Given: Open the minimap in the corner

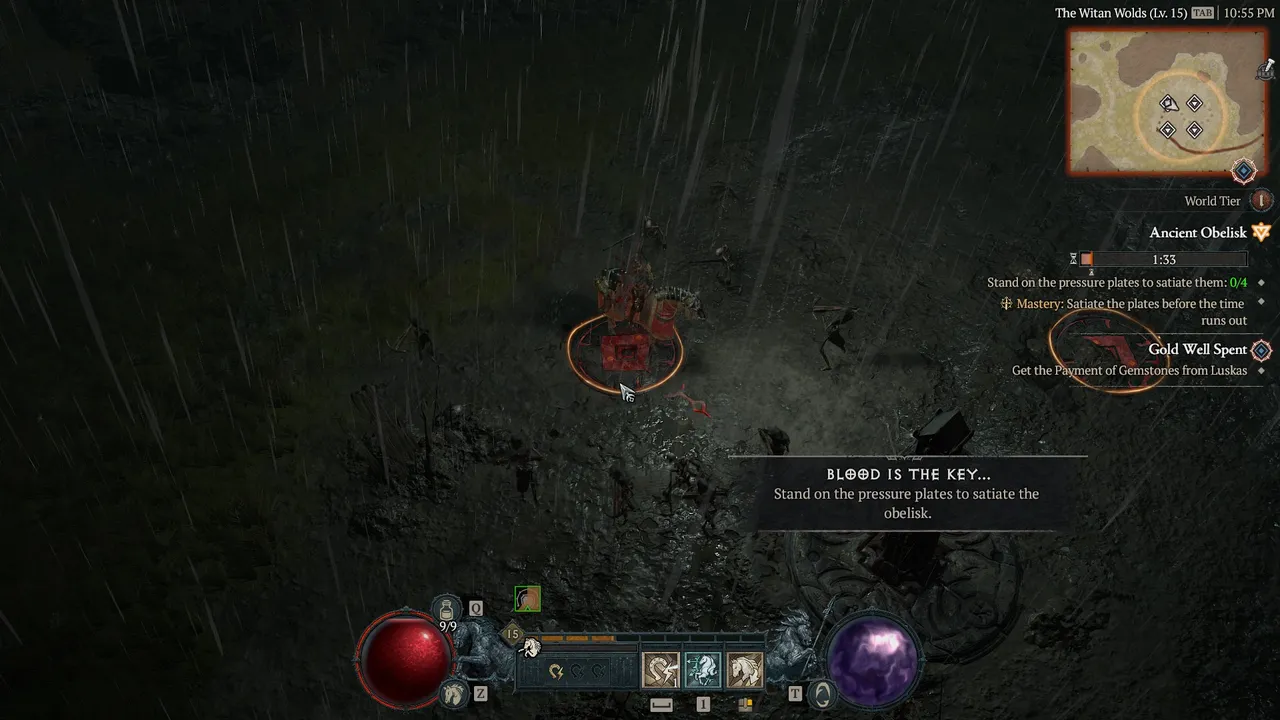Looking at the screenshot, I should (x=1166, y=102).
